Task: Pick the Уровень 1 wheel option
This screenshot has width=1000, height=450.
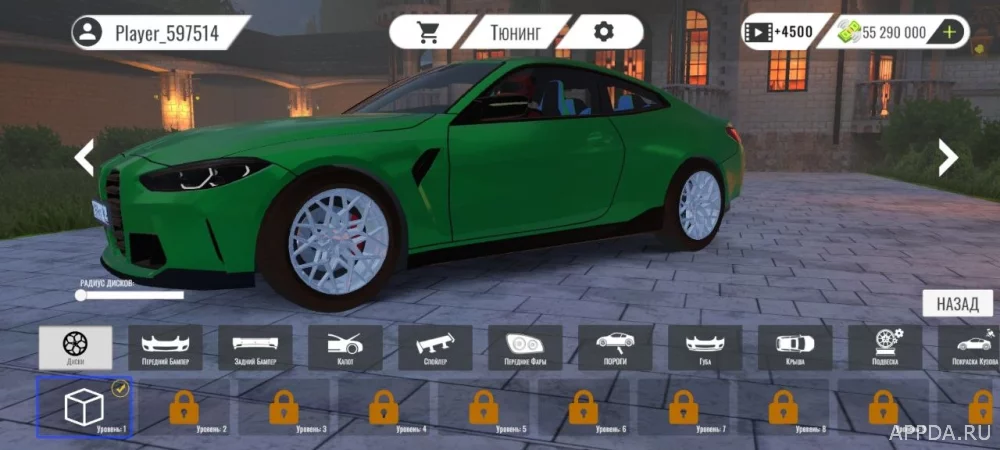Action: point(84,407)
